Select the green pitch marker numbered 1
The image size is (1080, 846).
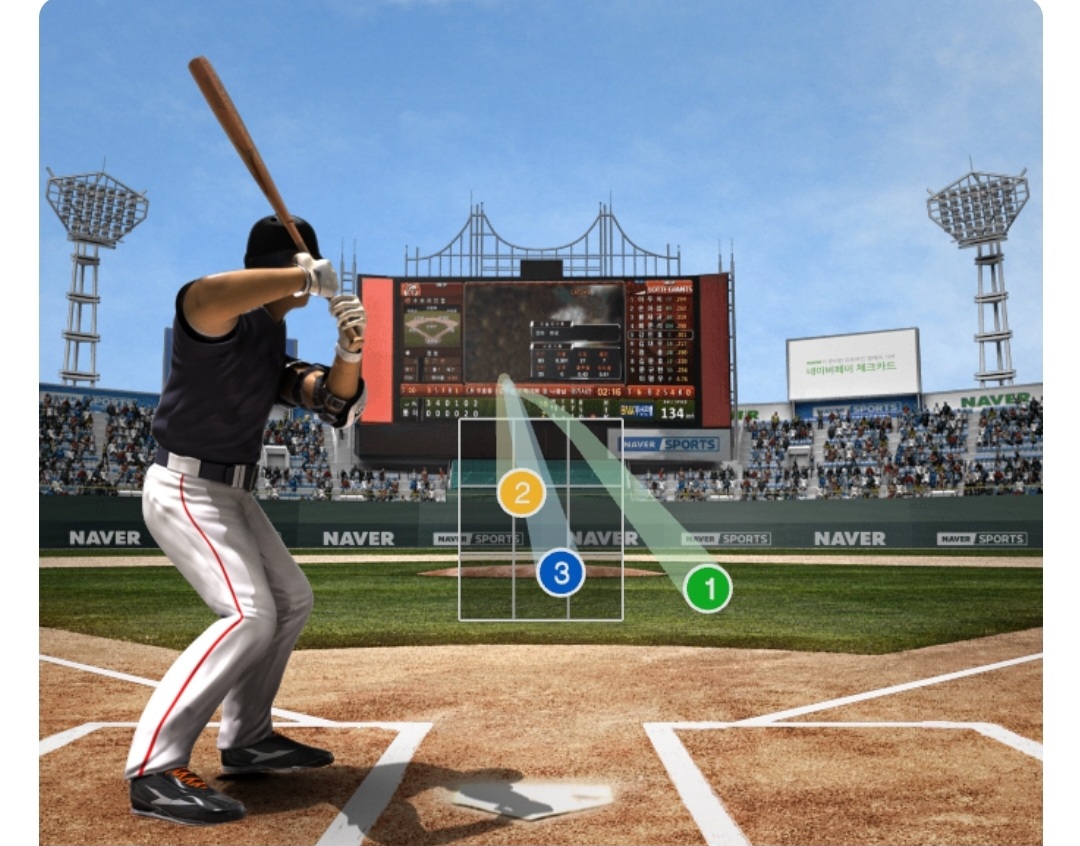click(708, 589)
